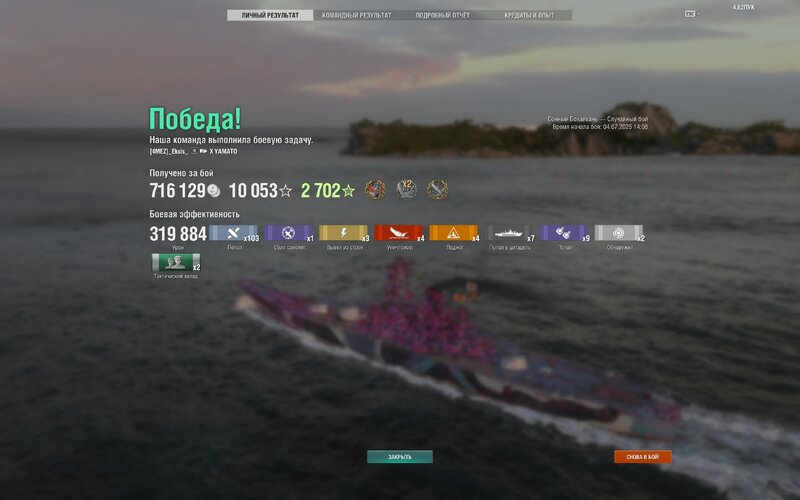This screenshot has height=500, width=800.
Task: Inspect the achievement medal marked x2
Action: (406, 190)
